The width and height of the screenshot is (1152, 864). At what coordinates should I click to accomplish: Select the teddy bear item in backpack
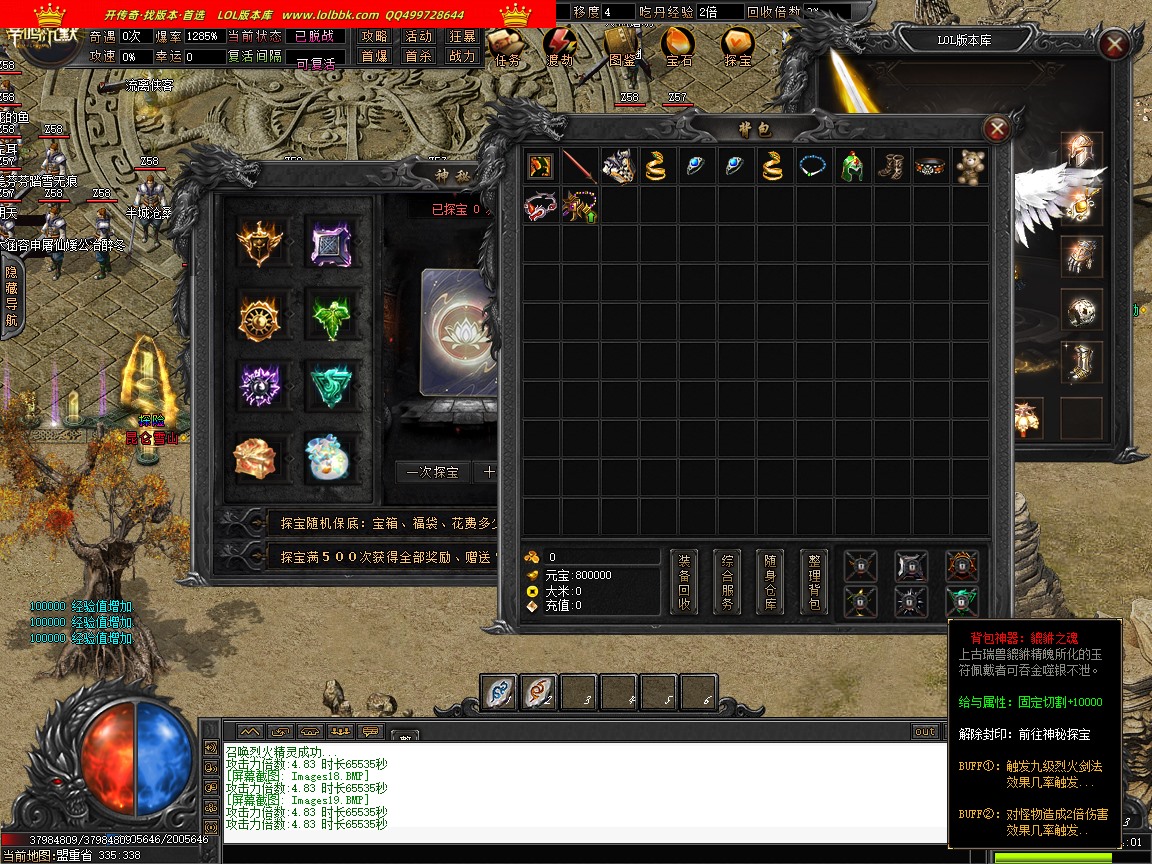(970, 166)
